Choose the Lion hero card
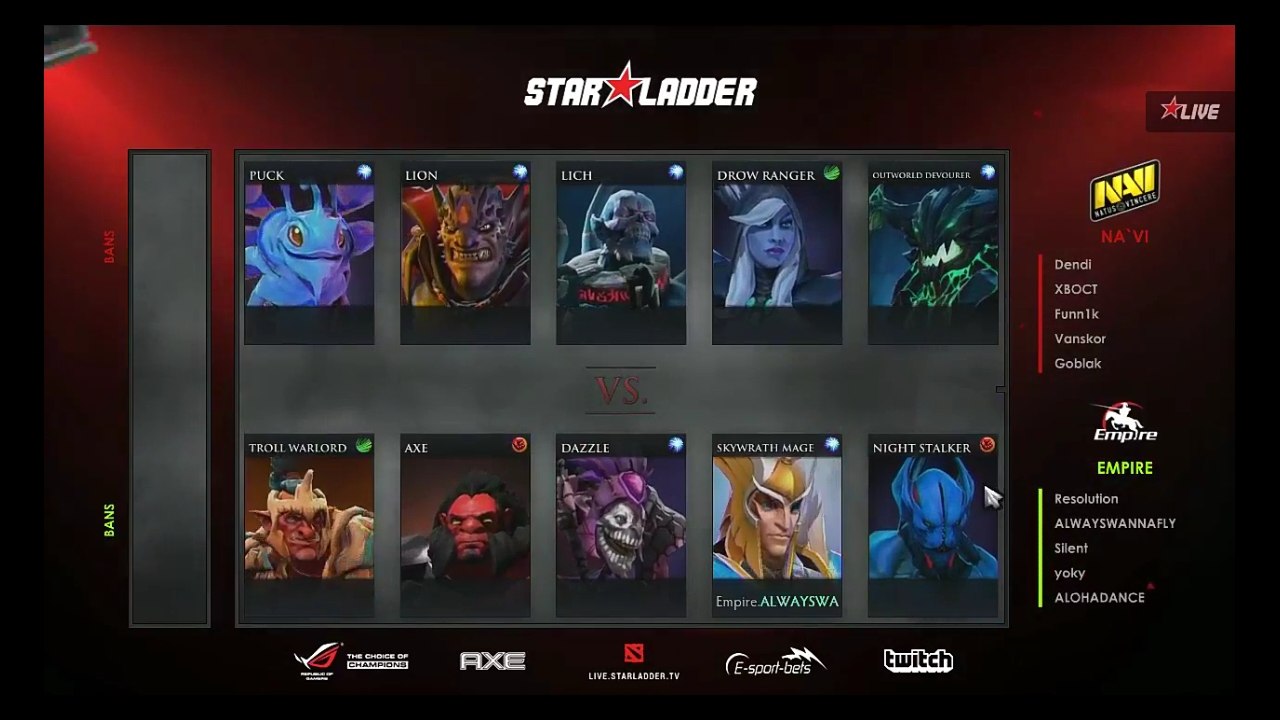1280x720 pixels. point(465,253)
